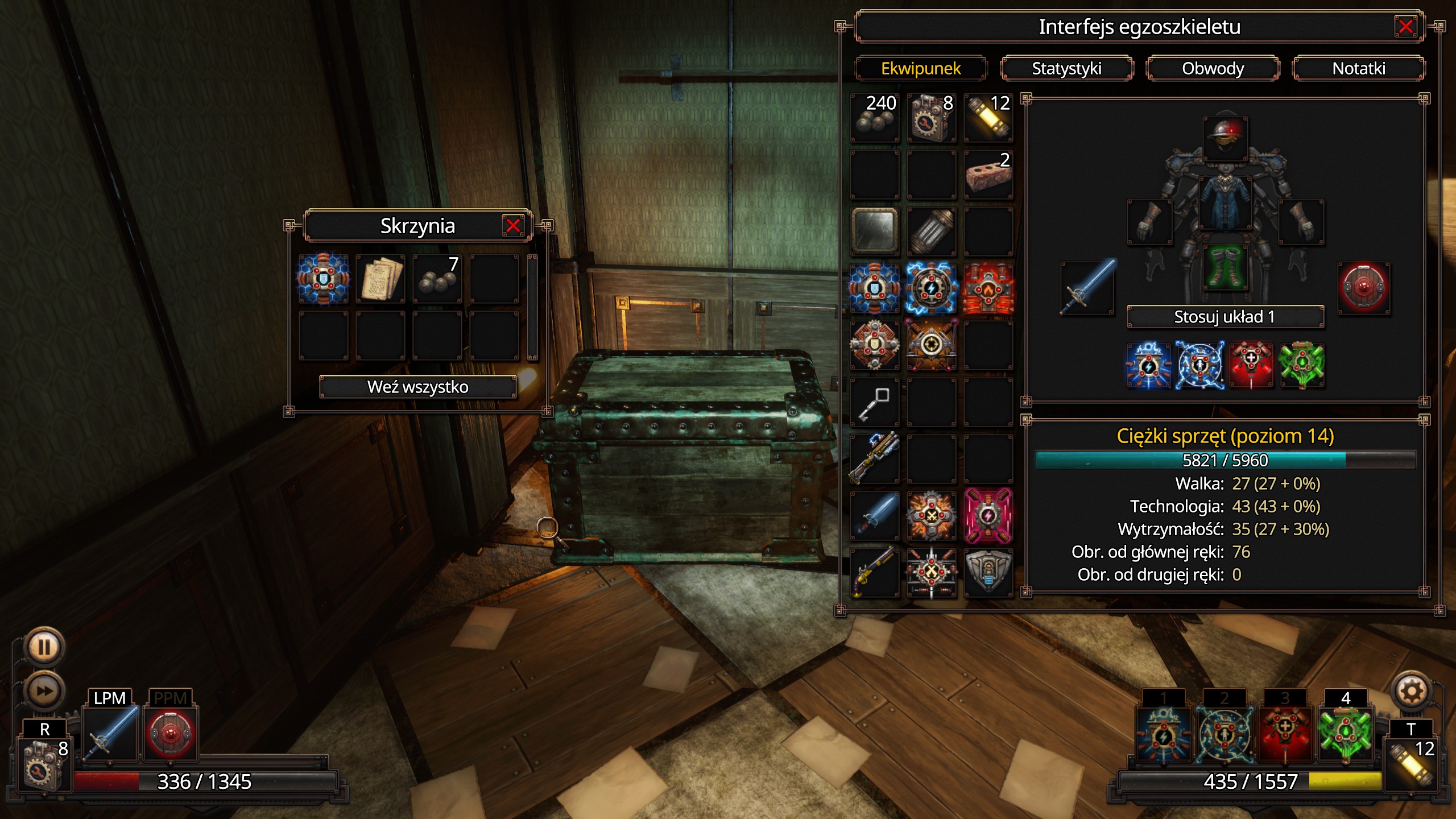Toggle fast-forward speed button
Viewport: 1456px width, 819px height.
pos(44,691)
